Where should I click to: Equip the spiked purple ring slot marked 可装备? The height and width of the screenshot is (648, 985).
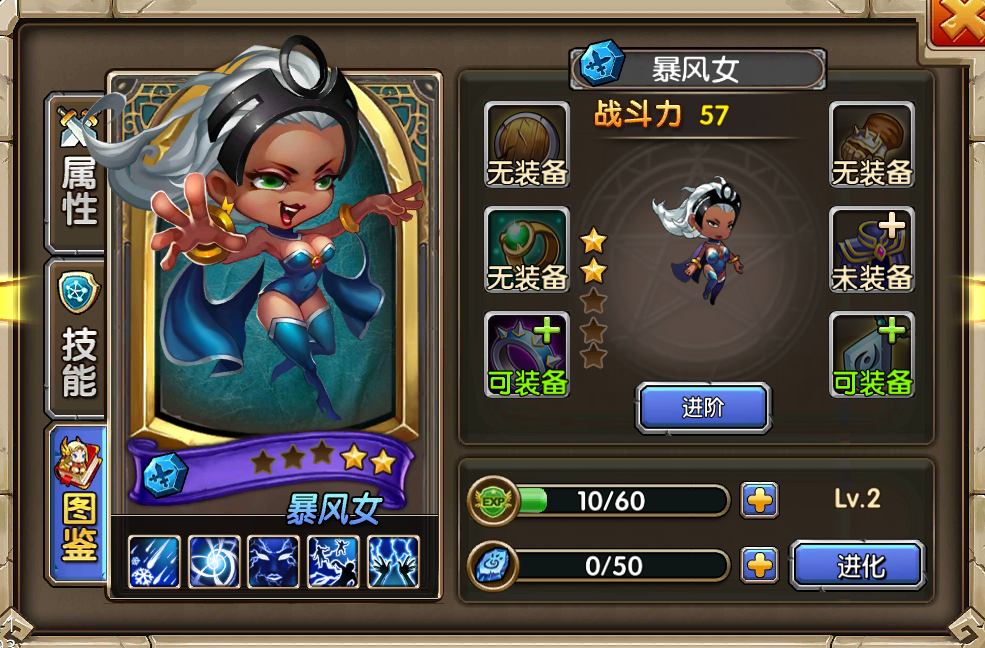coord(527,355)
